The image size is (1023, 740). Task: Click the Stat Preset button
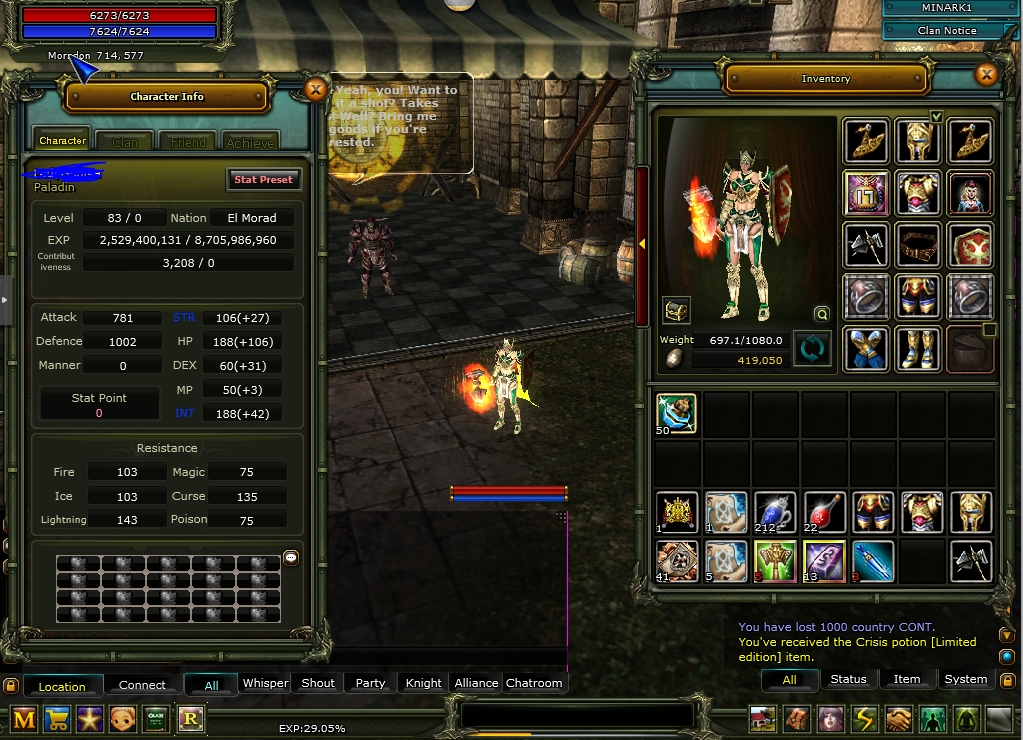pos(264,180)
